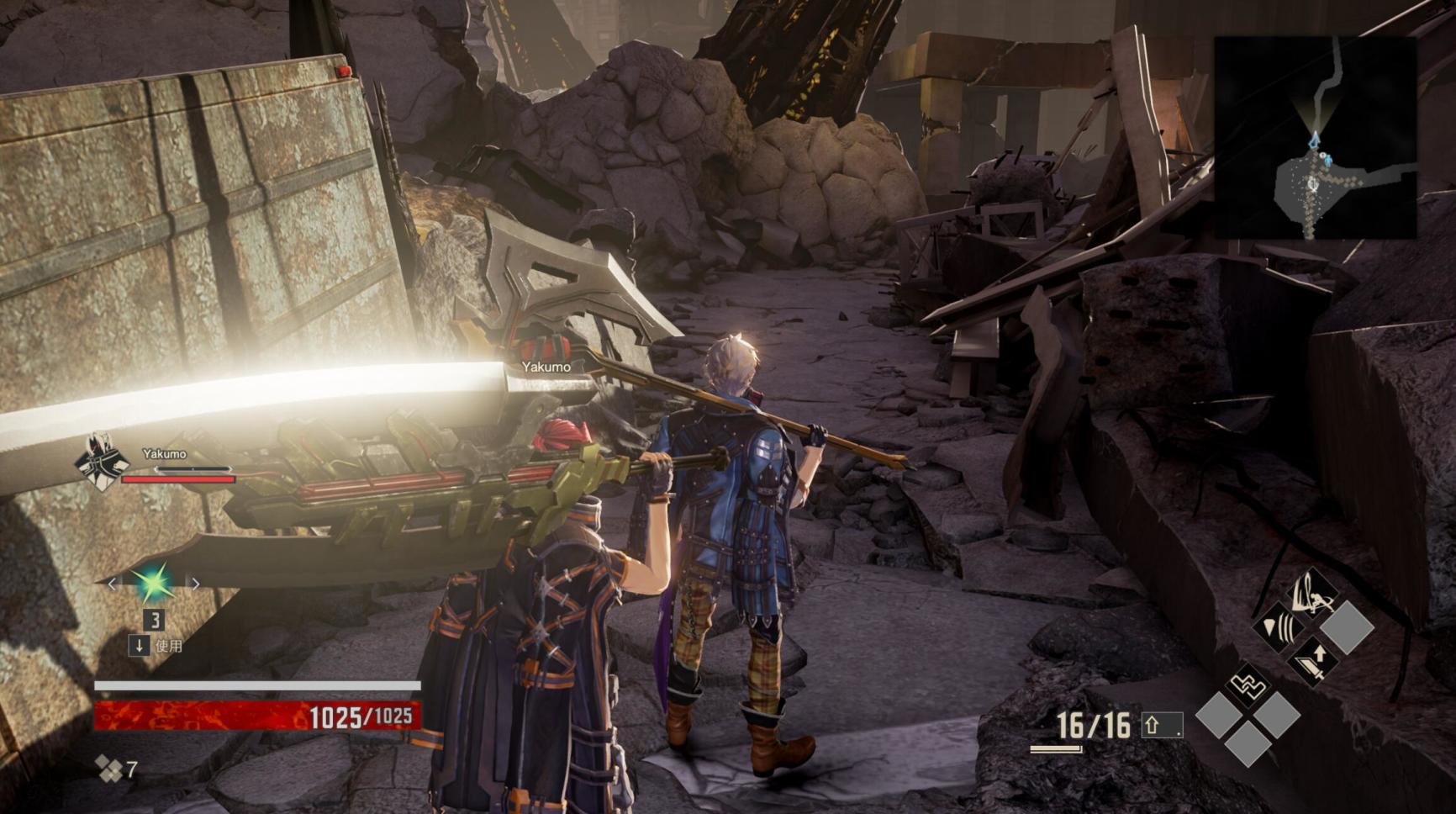Activate the sword with up-arrow buff gift
Image resolution: width=1456 pixels, height=814 pixels.
(x=1312, y=659)
